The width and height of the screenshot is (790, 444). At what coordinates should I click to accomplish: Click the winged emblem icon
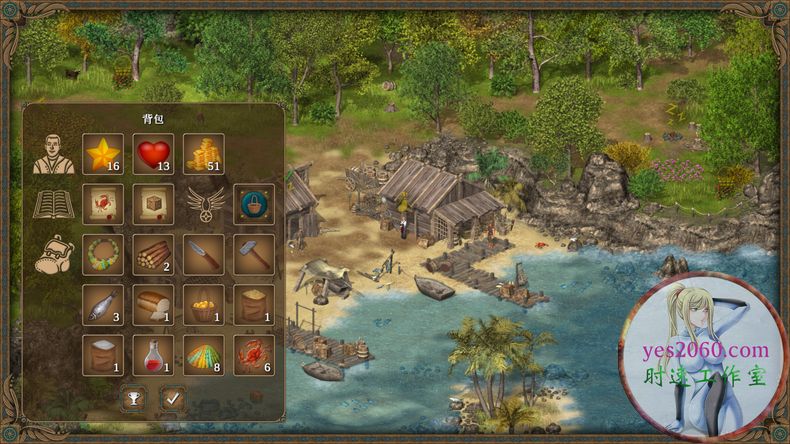tap(204, 204)
